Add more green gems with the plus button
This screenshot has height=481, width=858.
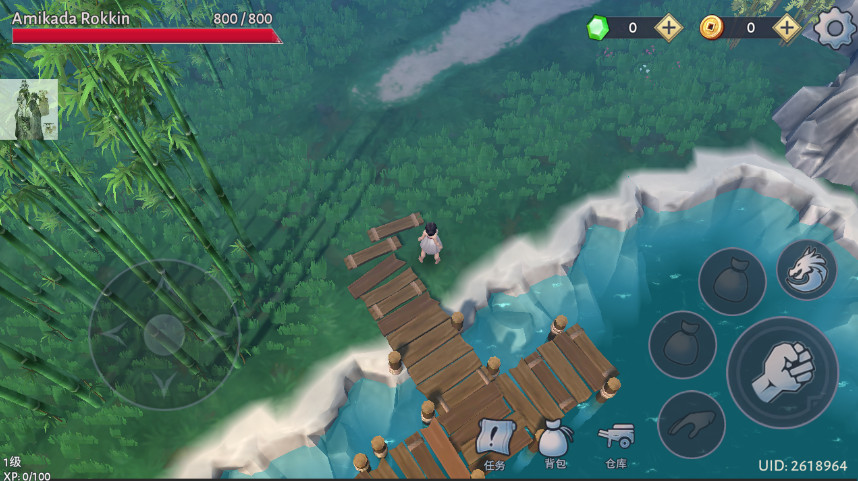(x=669, y=28)
